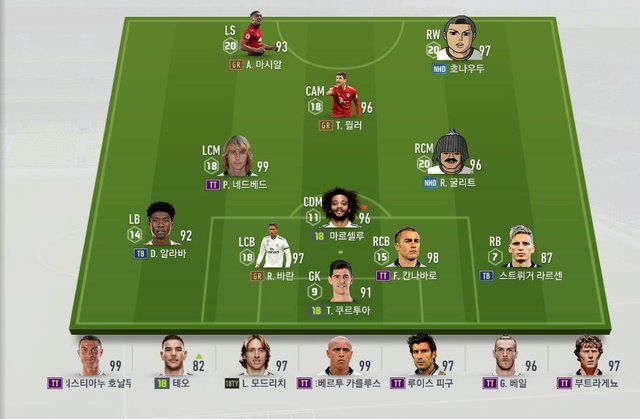Select RB player 스튀리거 라르센
The height and width of the screenshot is (419, 640).
tap(517, 247)
